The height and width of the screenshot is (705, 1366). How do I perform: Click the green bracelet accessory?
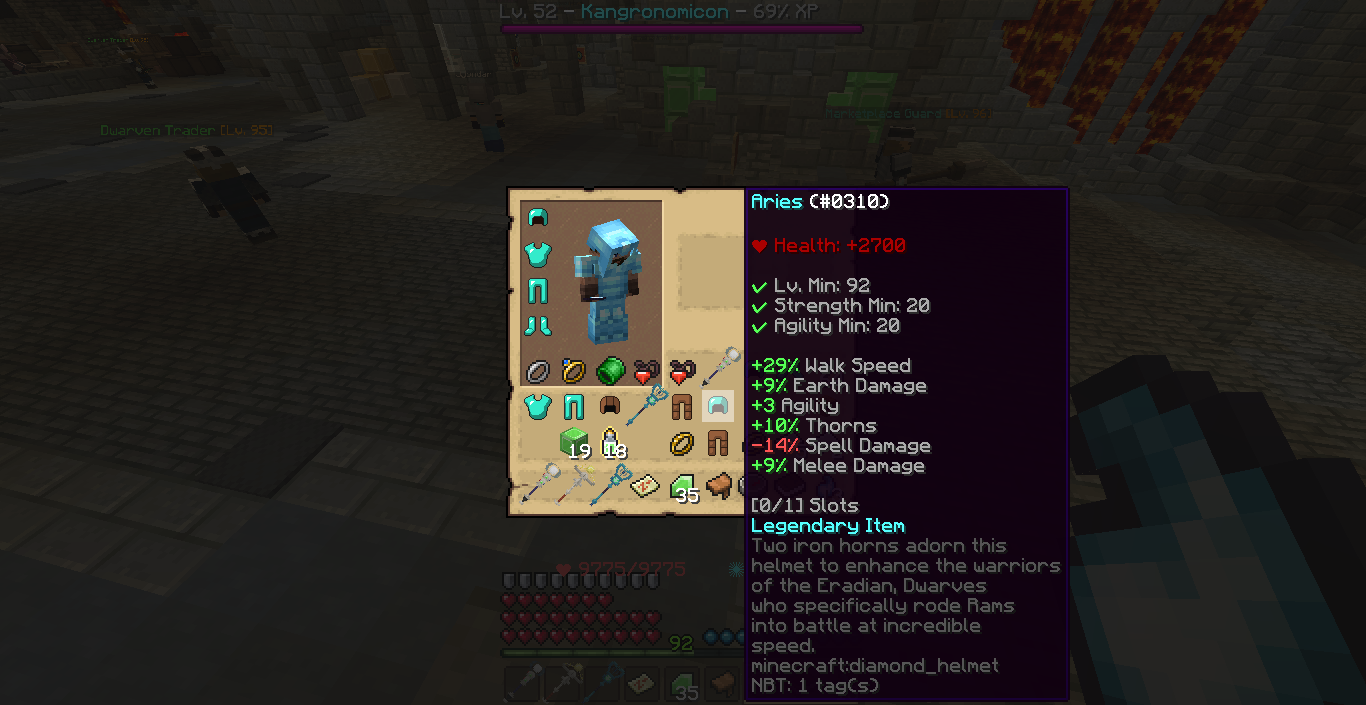pos(610,372)
